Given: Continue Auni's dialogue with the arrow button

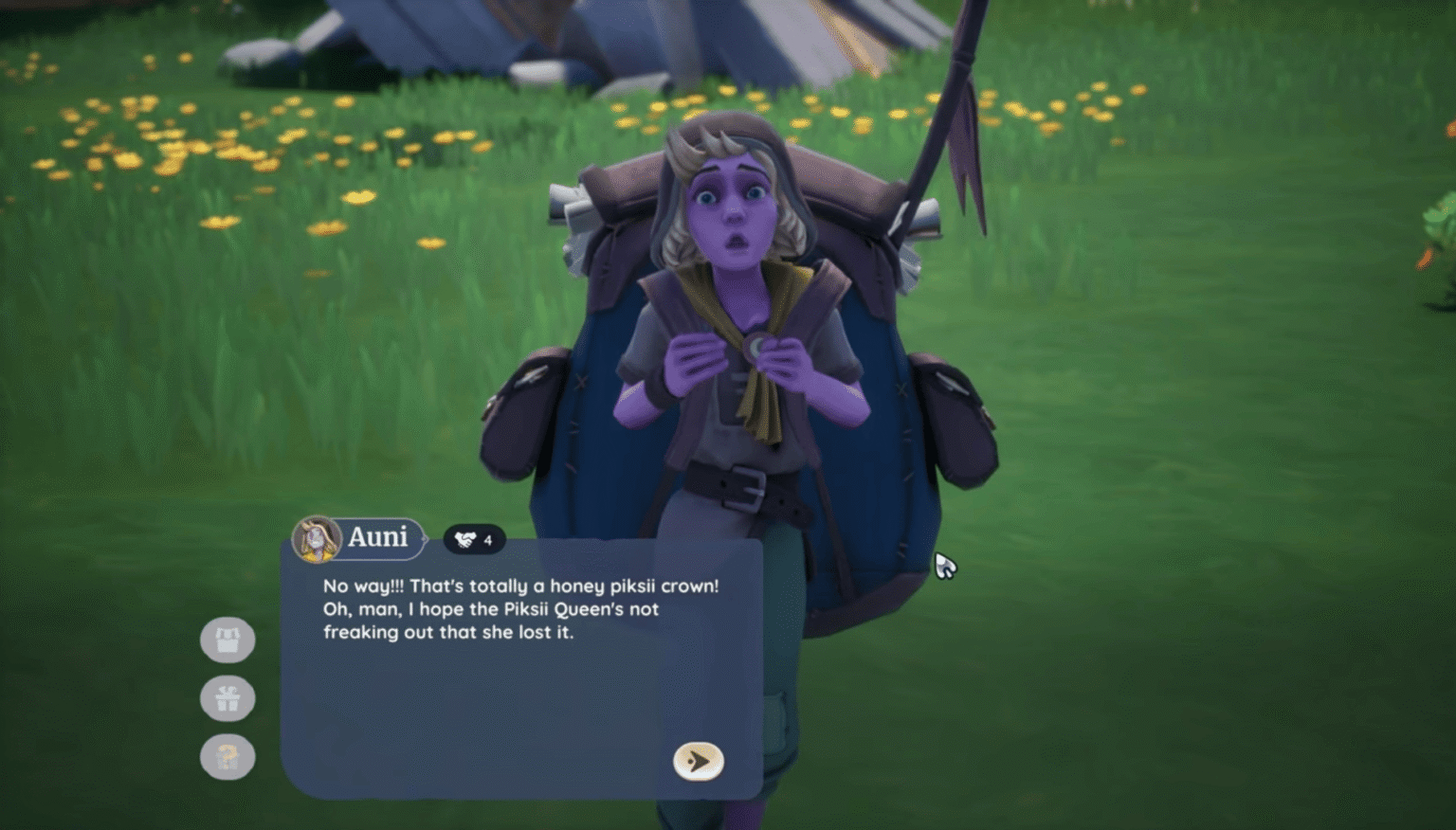Looking at the screenshot, I should click(698, 761).
